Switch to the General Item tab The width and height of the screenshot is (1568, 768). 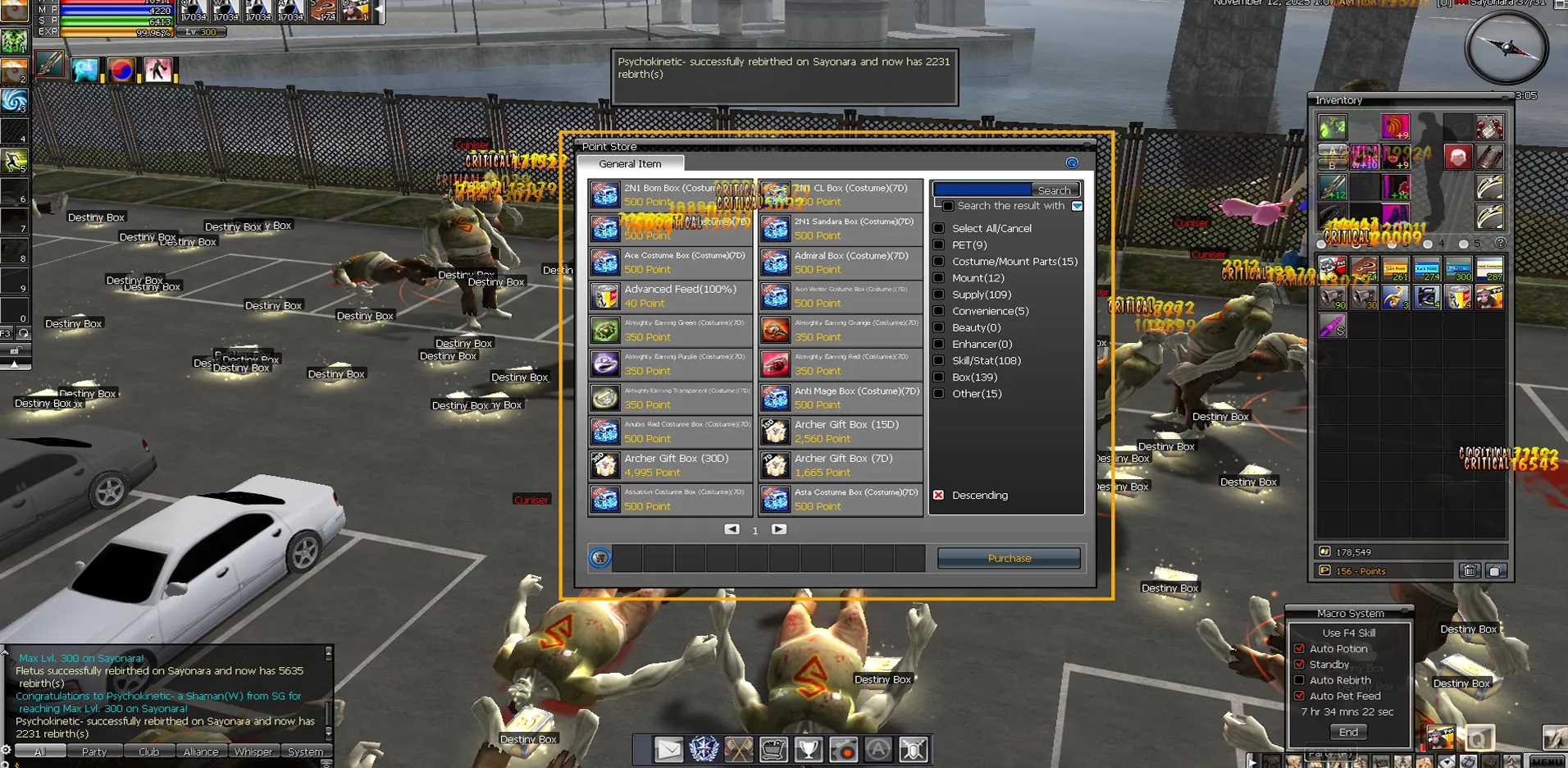click(x=630, y=164)
